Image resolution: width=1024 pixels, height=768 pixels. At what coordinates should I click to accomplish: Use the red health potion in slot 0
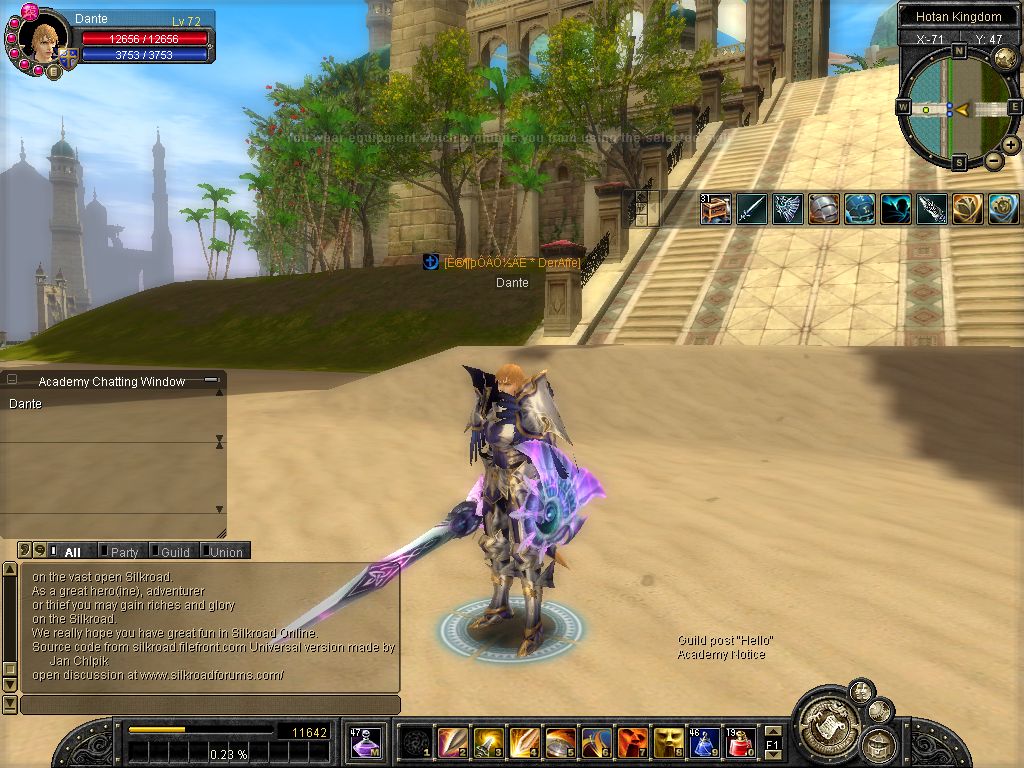click(x=741, y=743)
